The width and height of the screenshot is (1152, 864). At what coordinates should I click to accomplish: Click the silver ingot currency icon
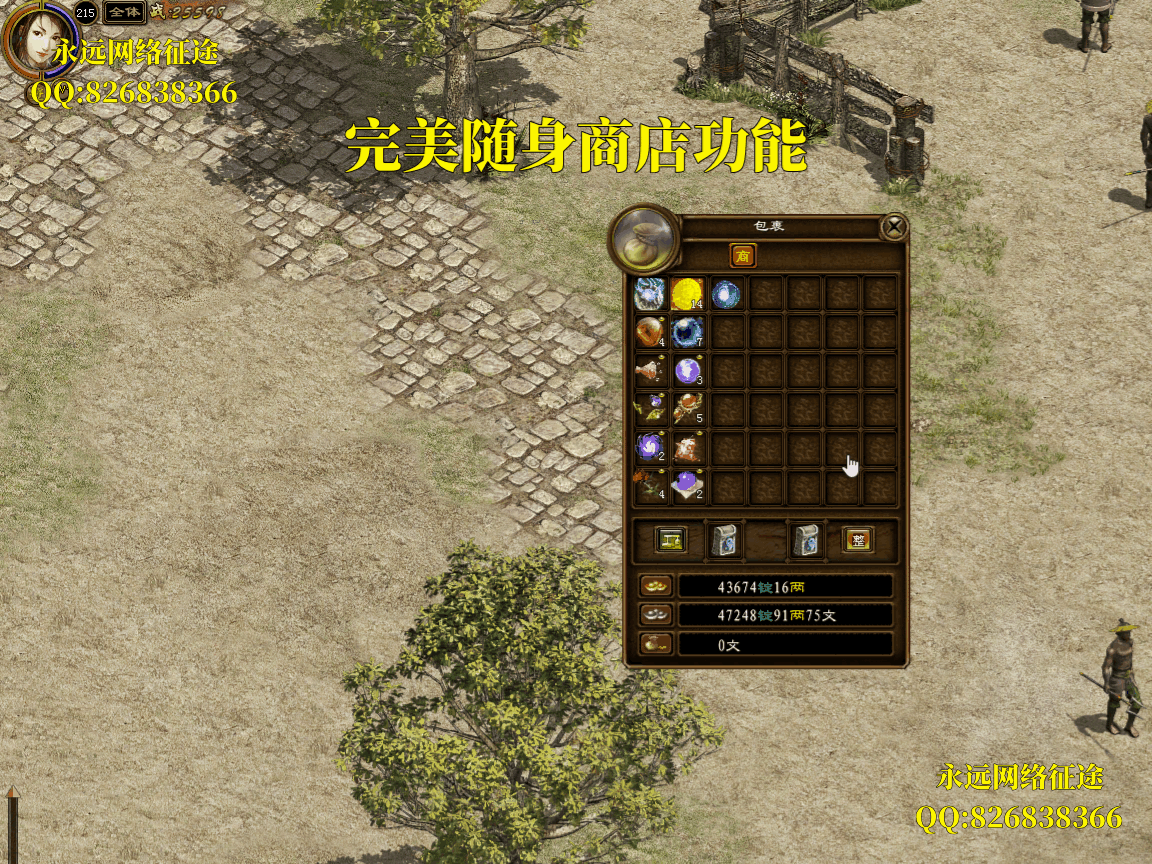coord(655,615)
